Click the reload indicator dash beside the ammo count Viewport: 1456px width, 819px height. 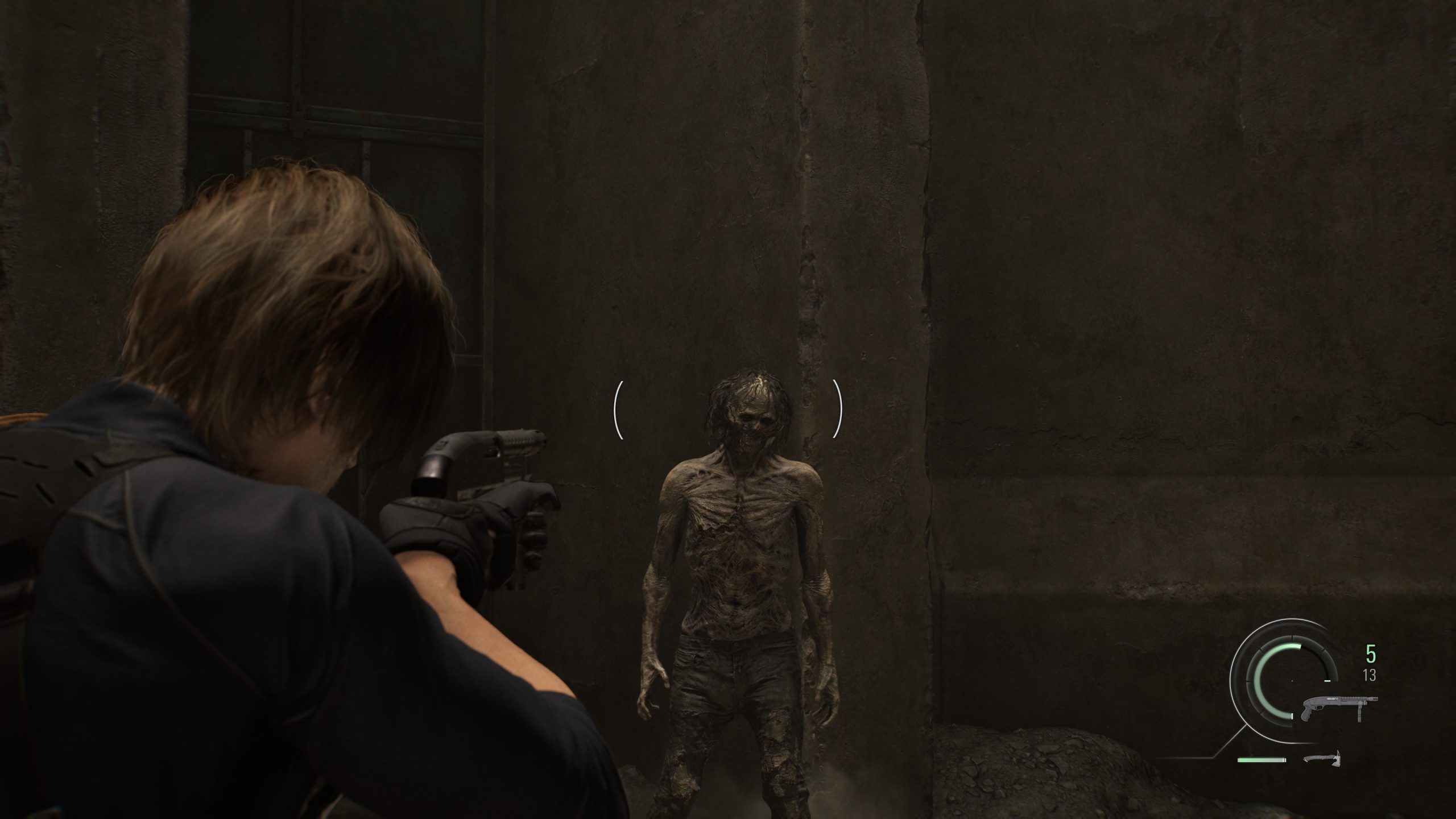click(x=1327, y=681)
